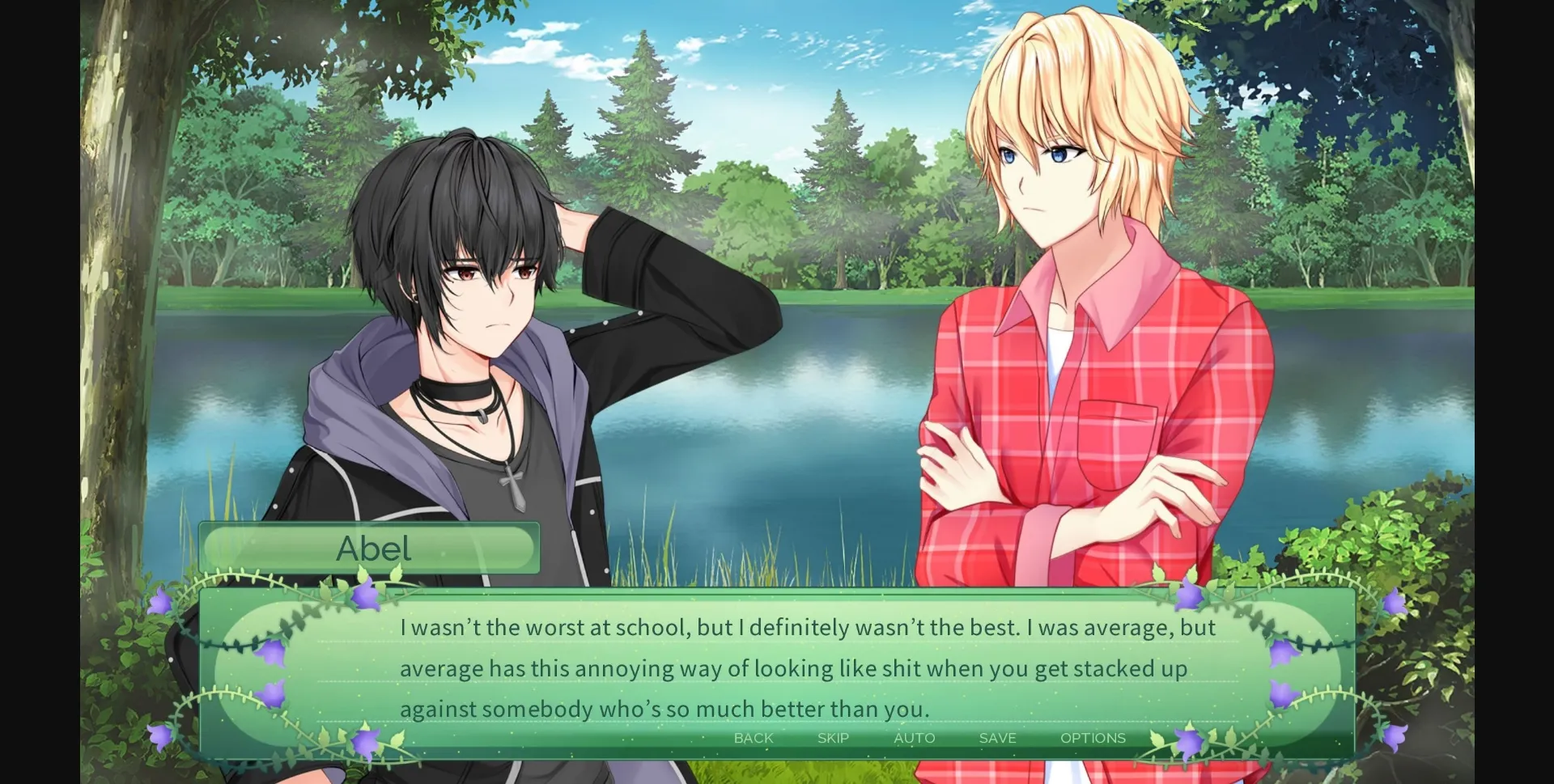Click BACK to rewind the dialogue
Screen dimensions: 1554x784
click(753, 738)
